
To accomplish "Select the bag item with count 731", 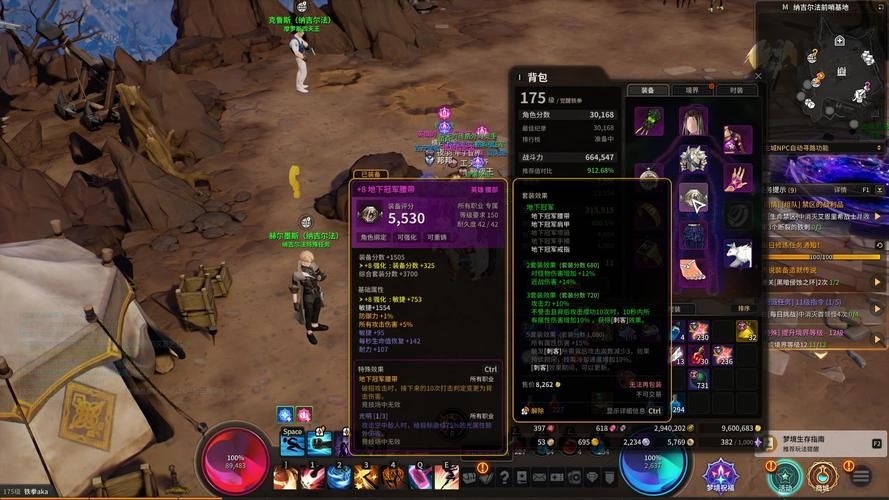I will (699, 378).
